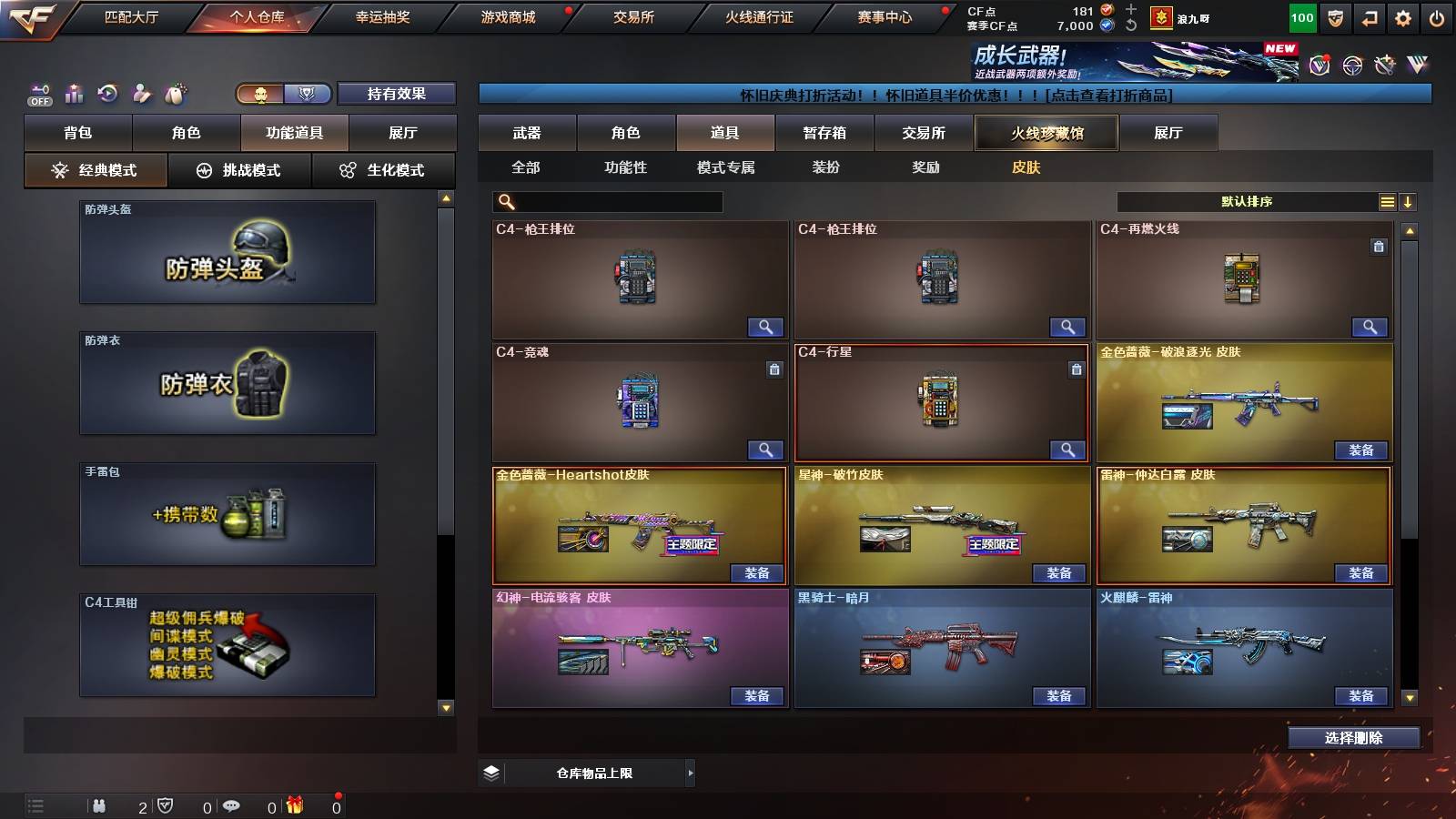Switch display toggle to the badge option
Screen dimensions: 1456x819
(307, 93)
